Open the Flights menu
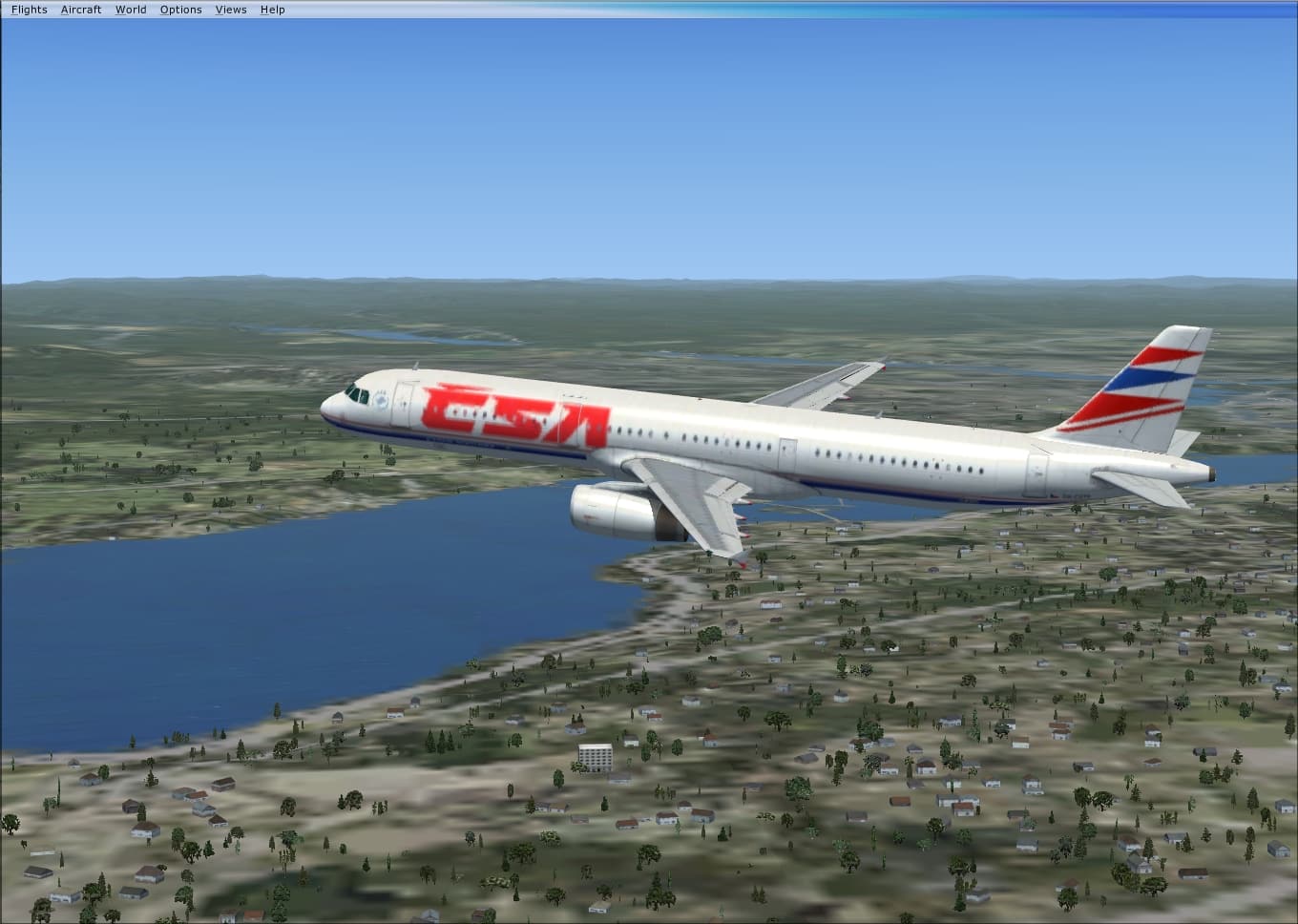The image size is (1298, 924). [x=29, y=10]
